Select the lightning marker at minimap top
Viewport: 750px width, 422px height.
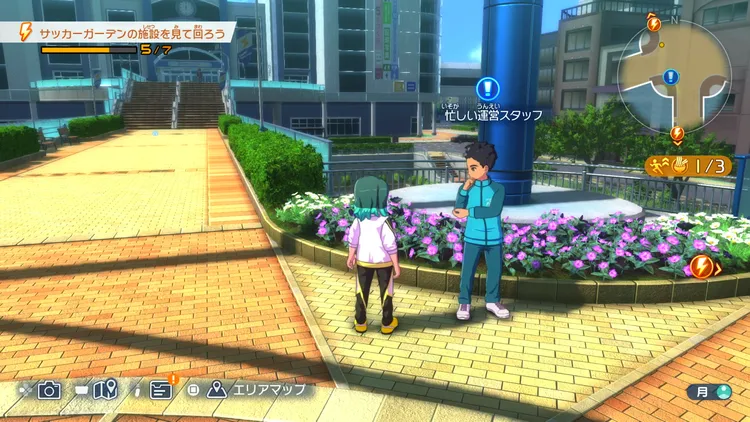click(x=654, y=22)
